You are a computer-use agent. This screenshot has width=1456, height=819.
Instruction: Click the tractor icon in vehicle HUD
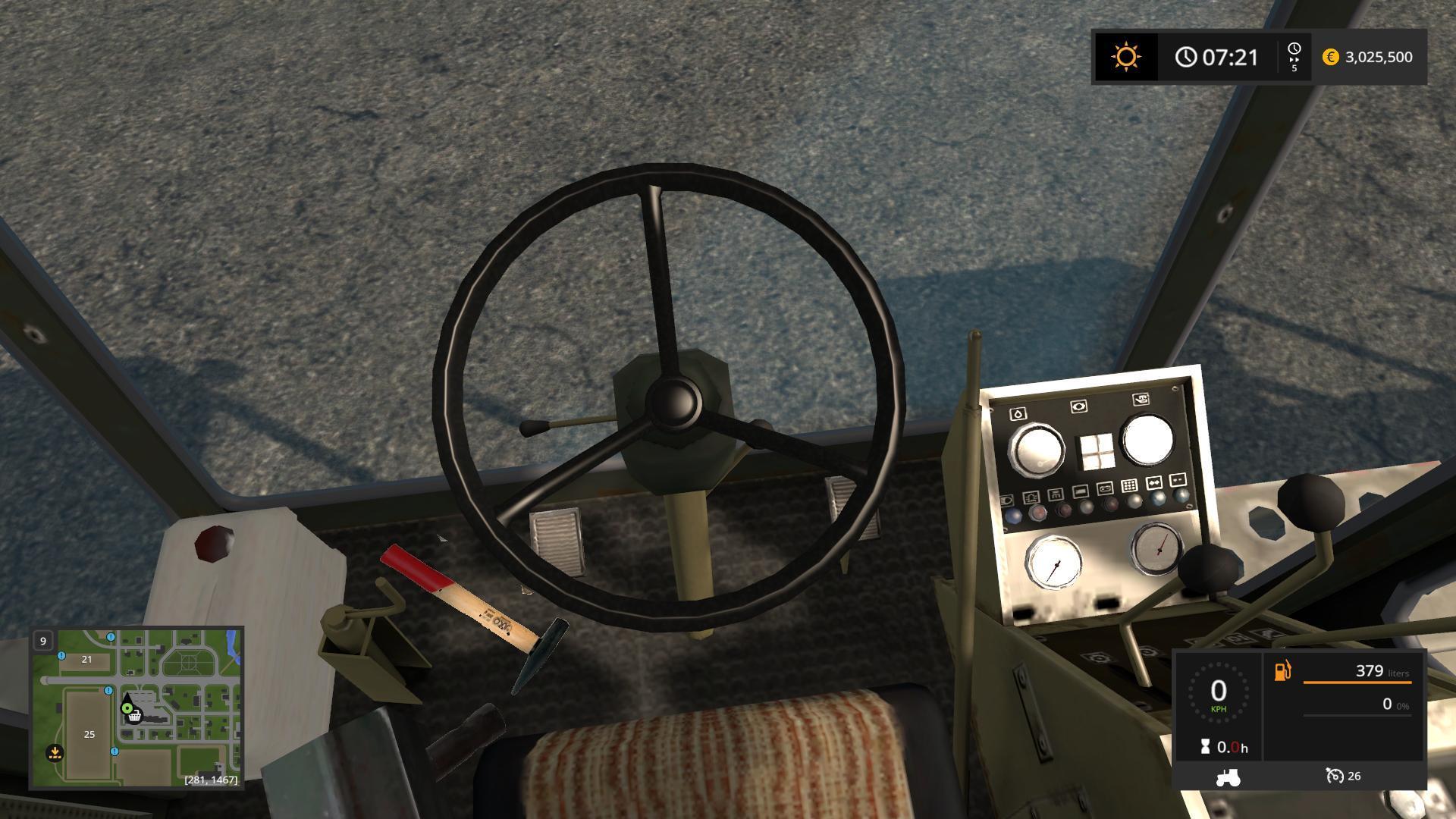coord(1228,777)
